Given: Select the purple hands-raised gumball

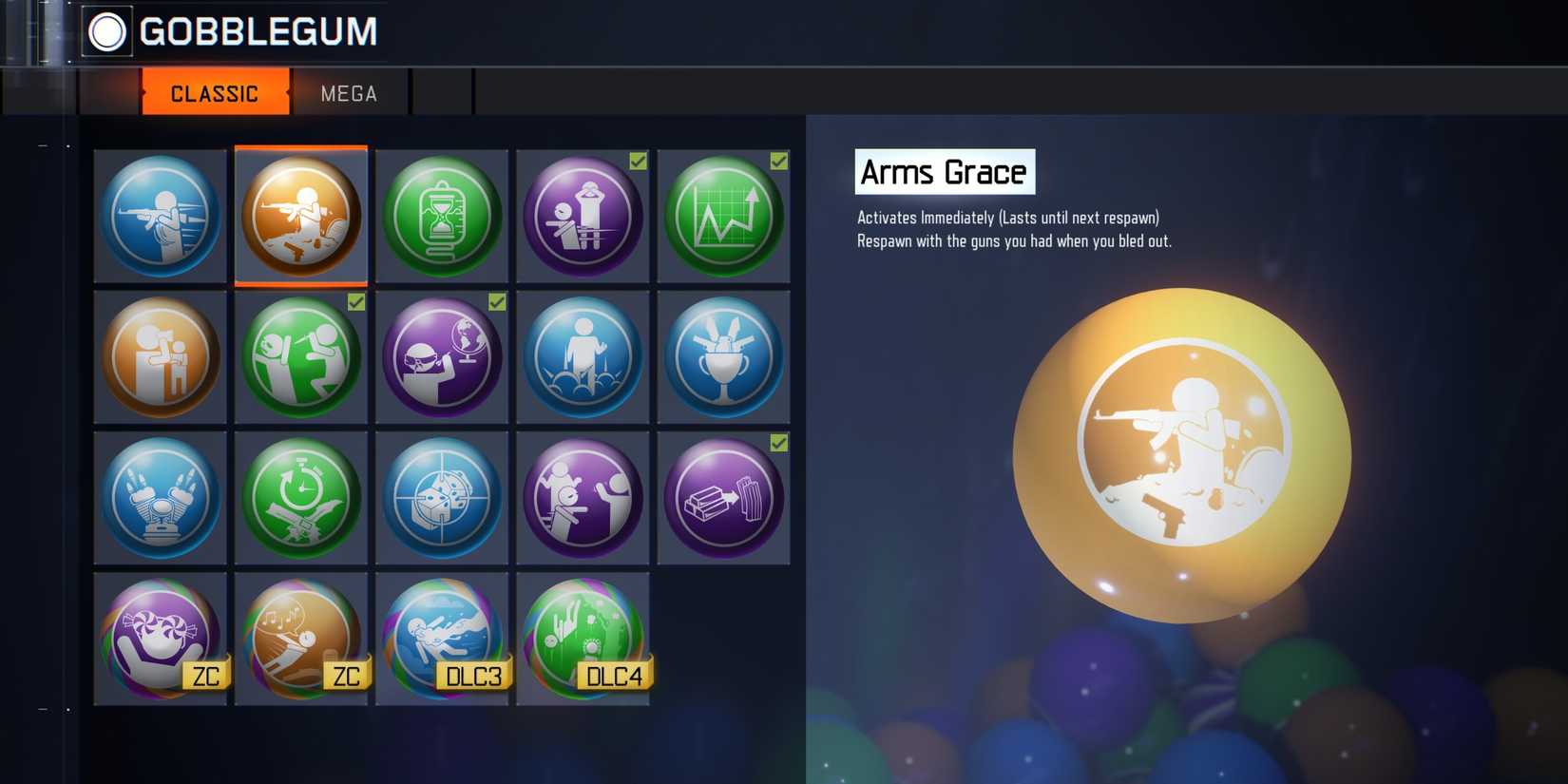Looking at the screenshot, I should pos(582,216).
